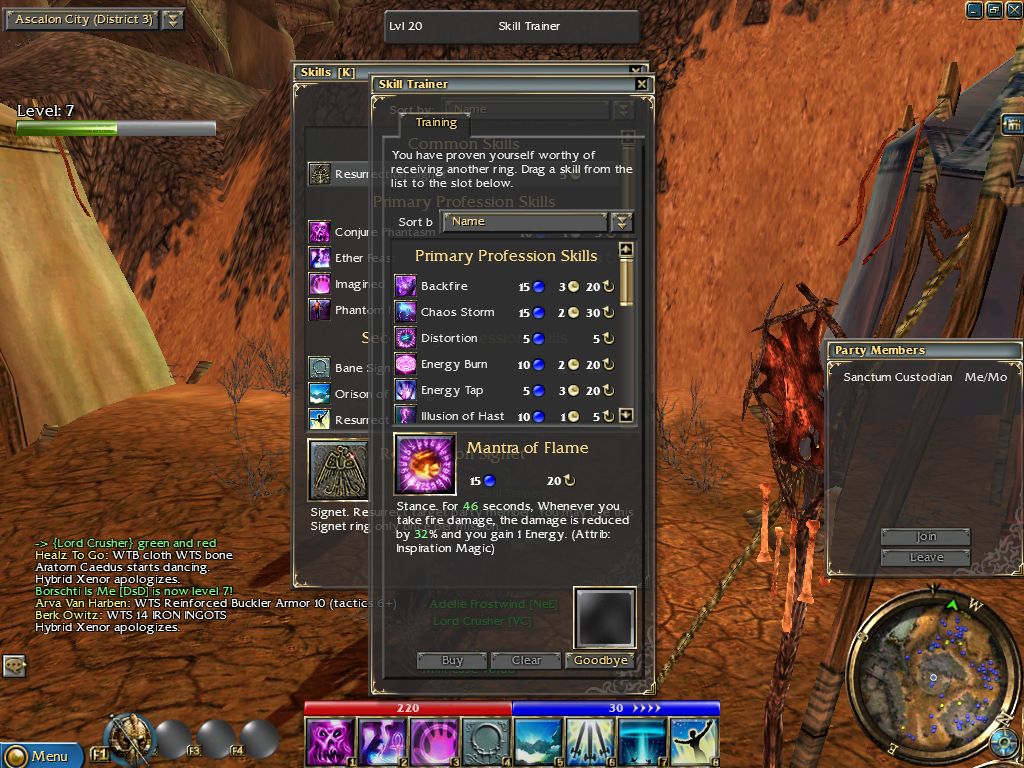Switch to the Training tab

pos(436,123)
